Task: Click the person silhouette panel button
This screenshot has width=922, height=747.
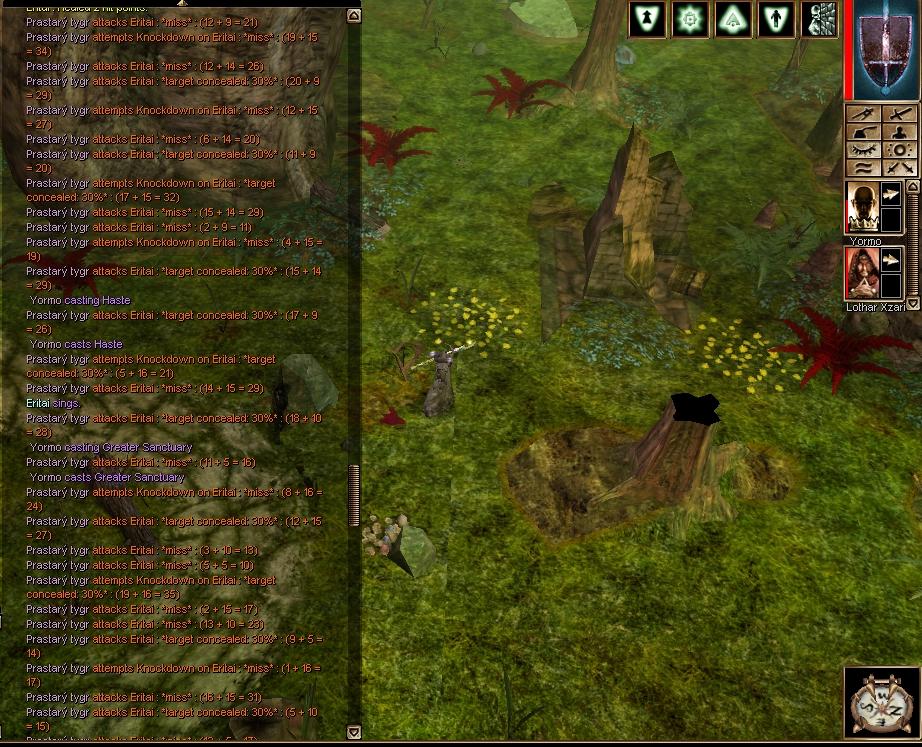Action: pos(900,133)
